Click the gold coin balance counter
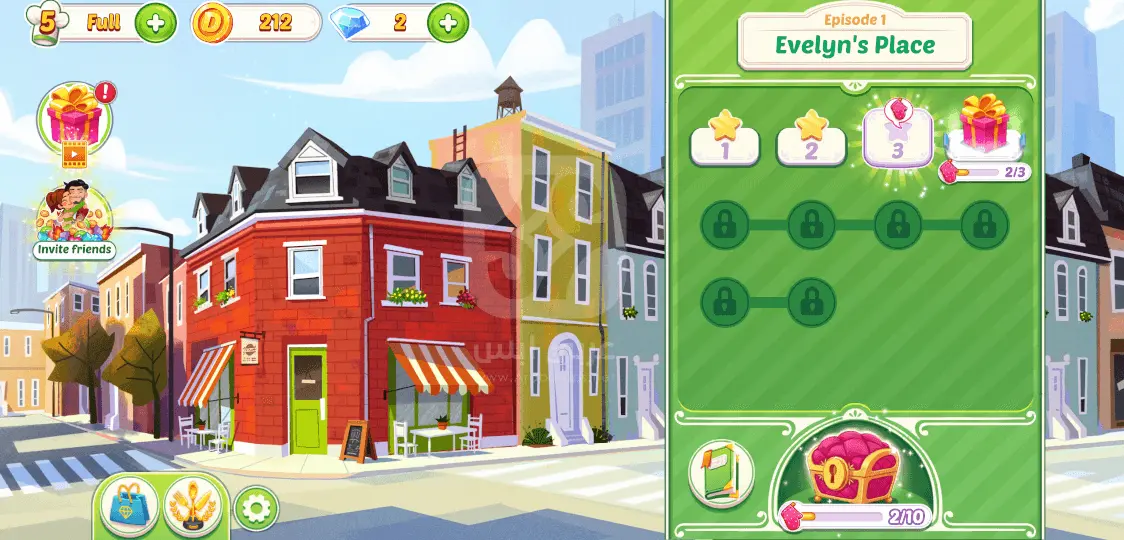 point(257,22)
